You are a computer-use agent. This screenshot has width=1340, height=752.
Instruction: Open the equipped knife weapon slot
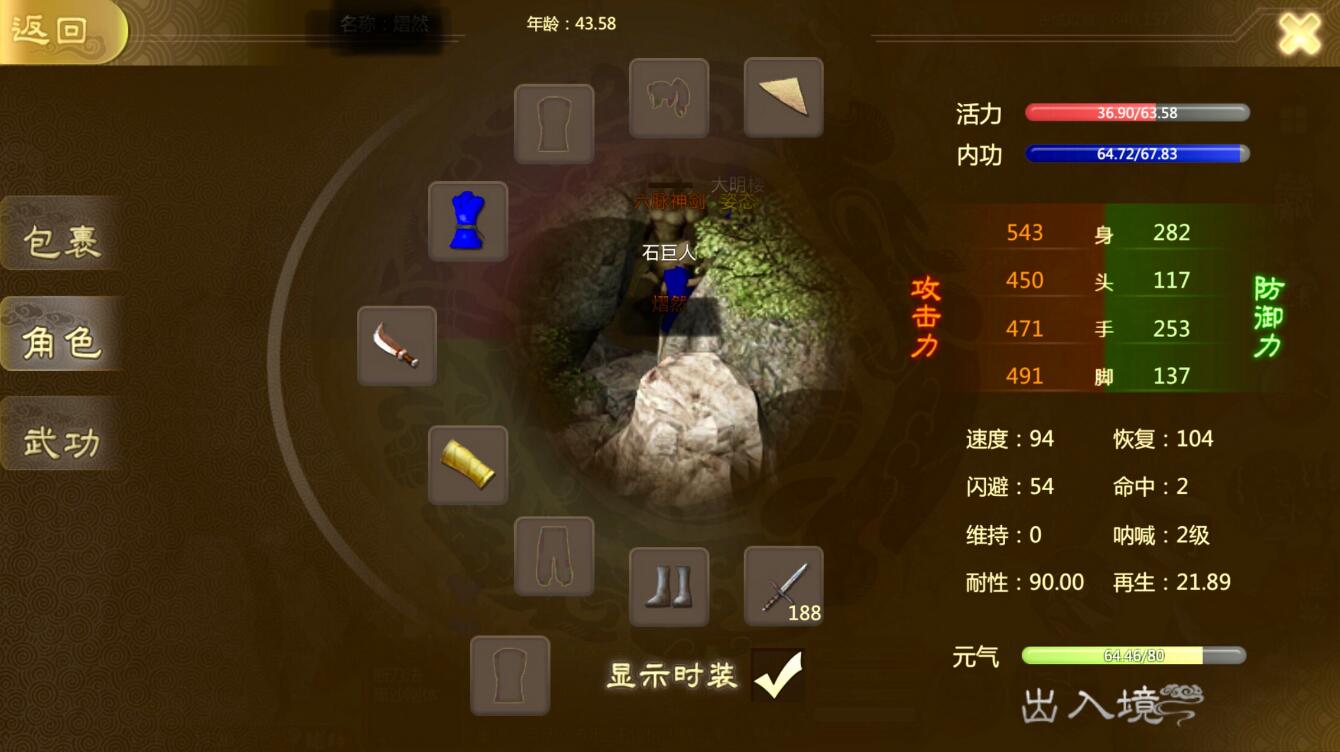click(397, 347)
